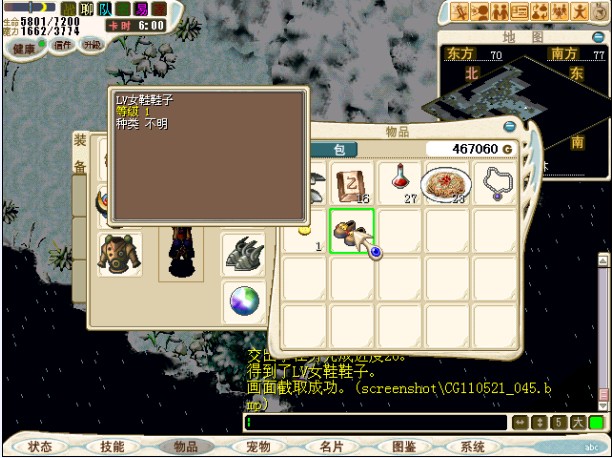
Task: Open the 宠物 pets menu
Action: [x=257, y=447]
